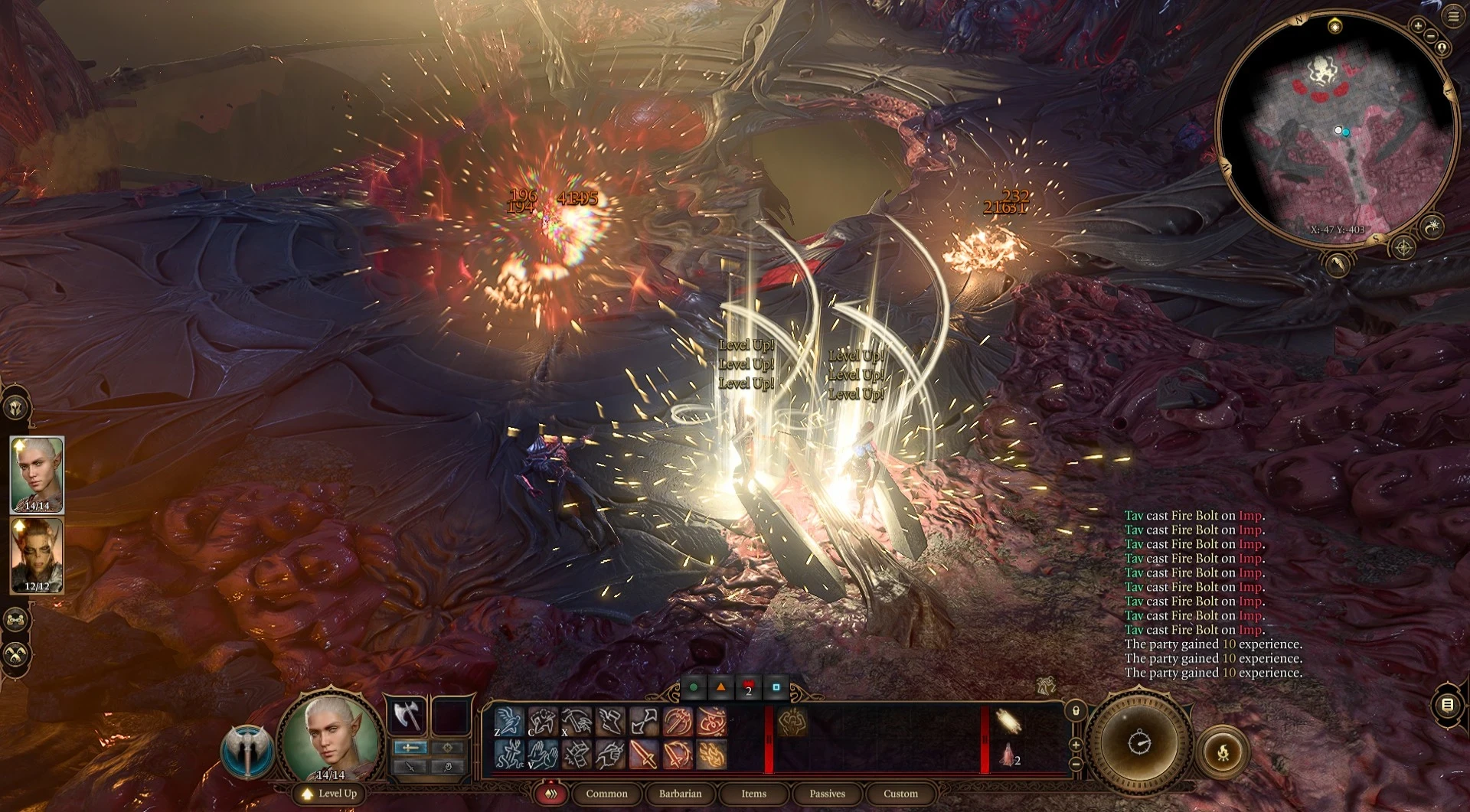
Task: Select the Lae'zel party portrait
Action: [37, 555]
